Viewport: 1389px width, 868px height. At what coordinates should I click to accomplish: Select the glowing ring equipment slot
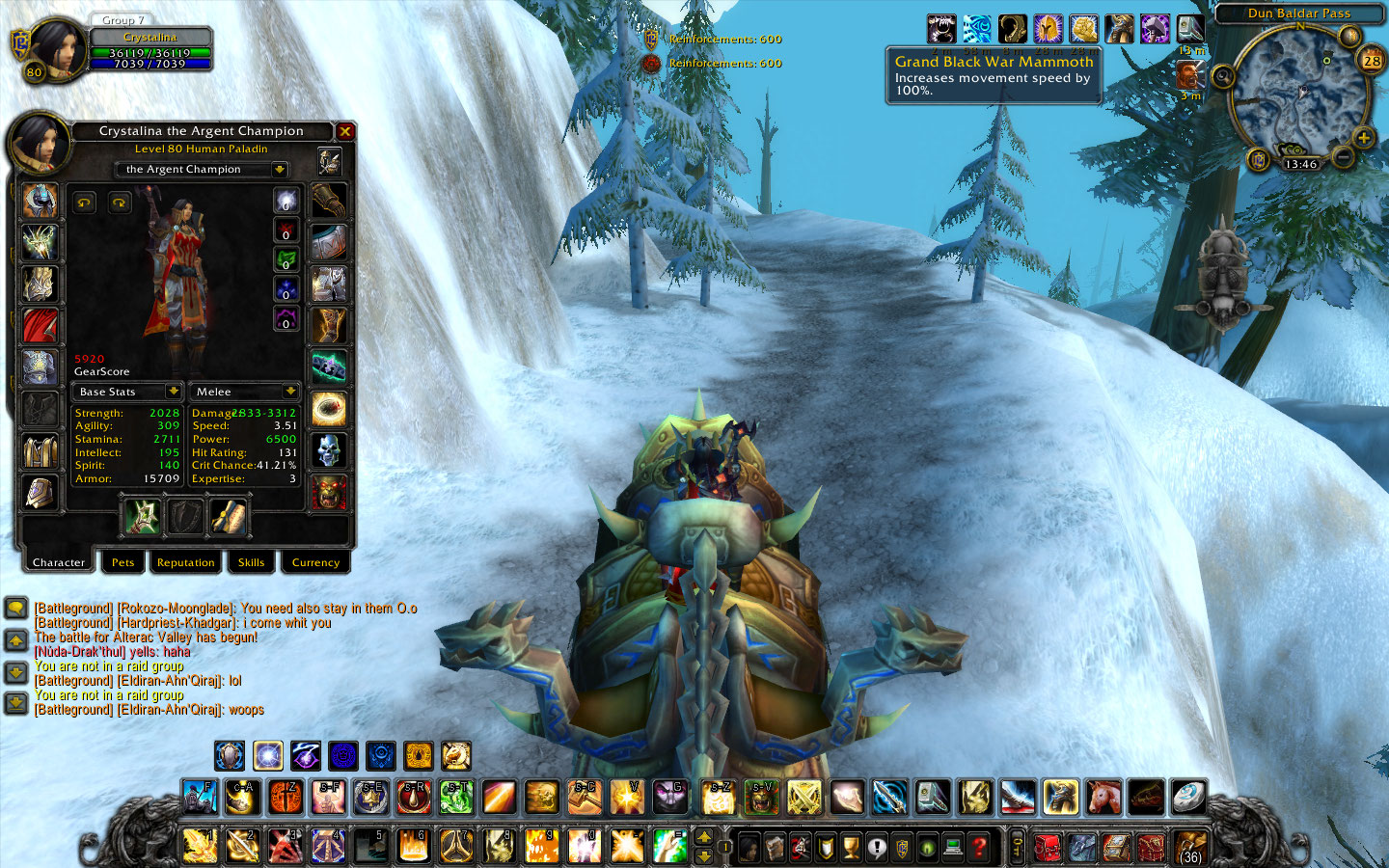[x=328, y=409]
